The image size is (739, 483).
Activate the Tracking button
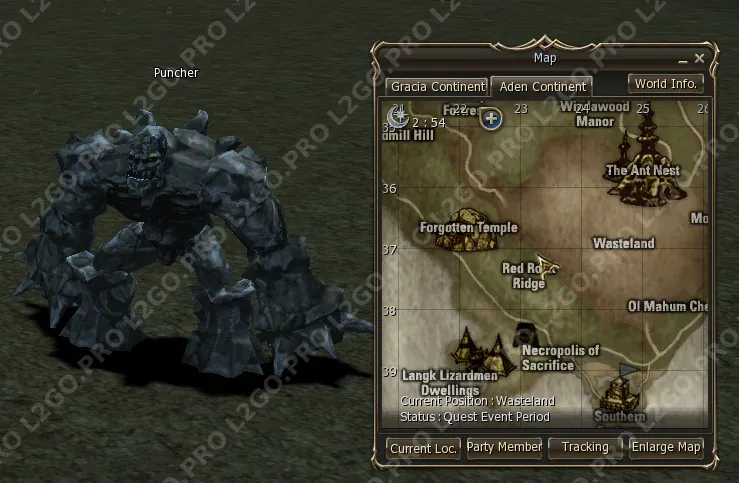point(585,447)
